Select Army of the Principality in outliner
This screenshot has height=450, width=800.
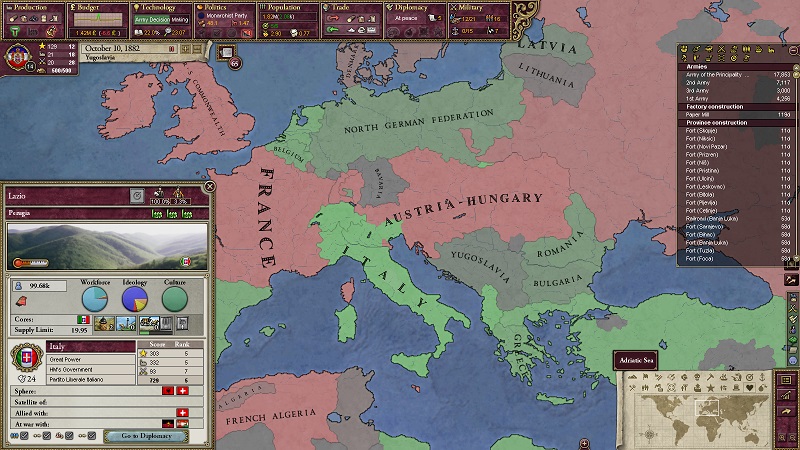click(x=720, y=74)
